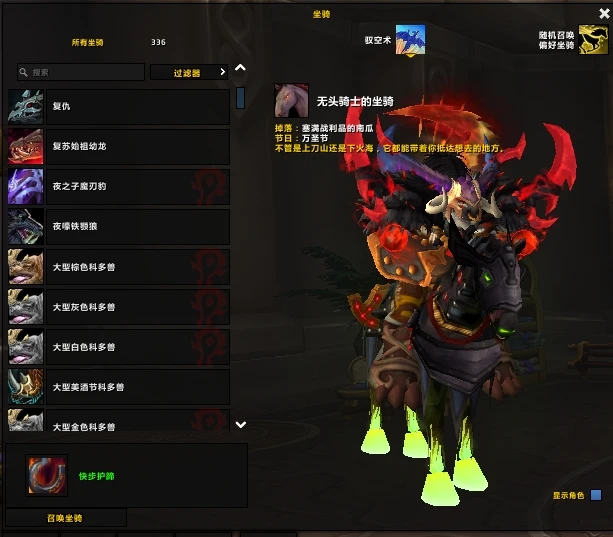Summon the selected mount with 召唤坐骑
This screenshot has height=537, width=613.
point(66,518)
